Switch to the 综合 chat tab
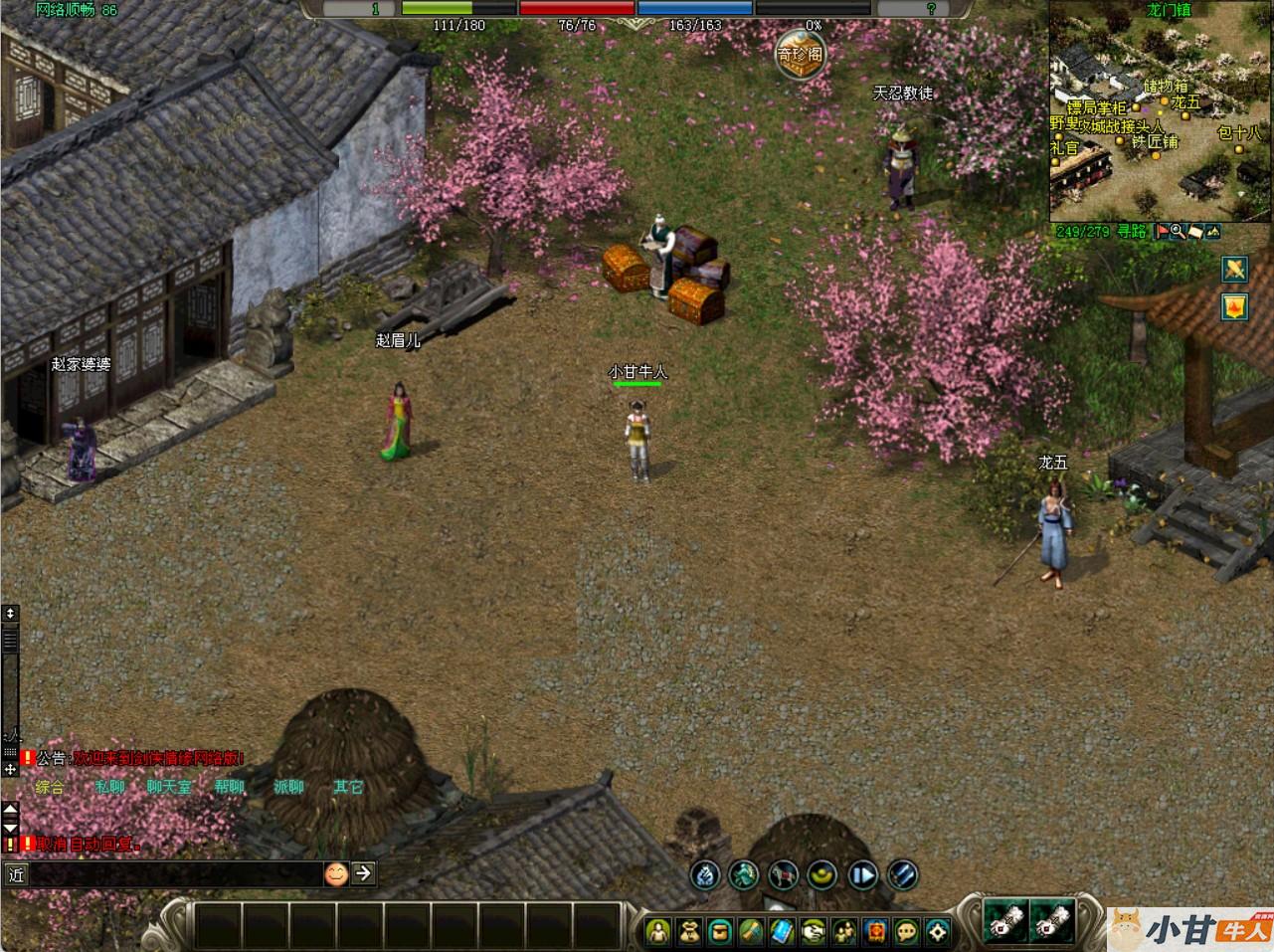This screenshot has height=952, width=1274. [50, 787]
